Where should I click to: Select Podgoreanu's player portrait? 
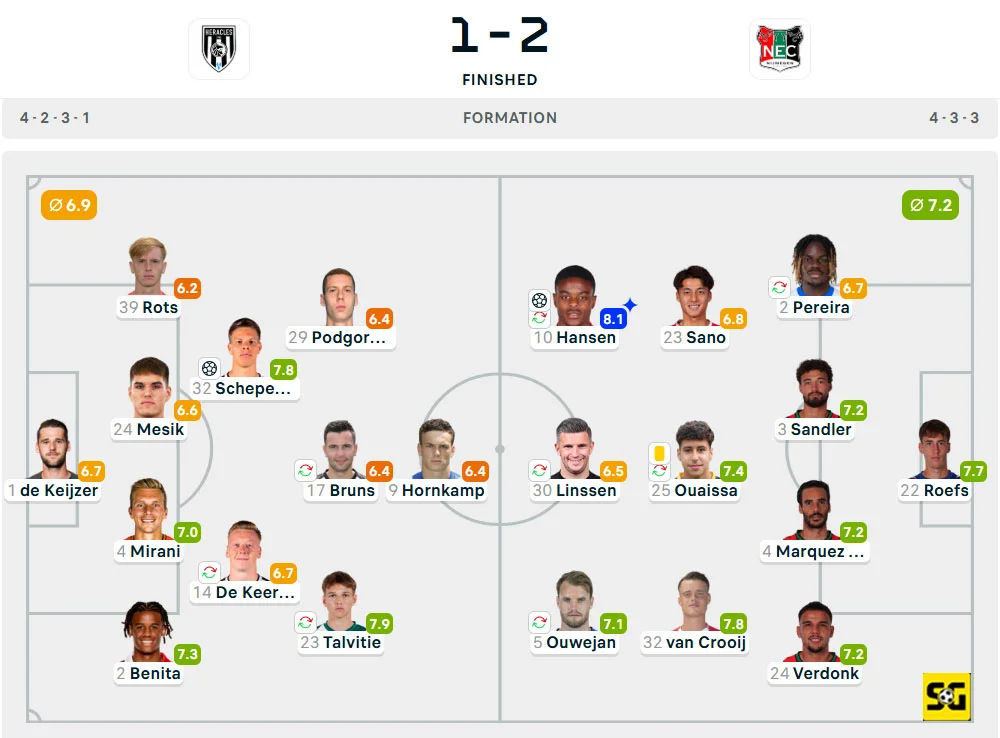[339, 298]
